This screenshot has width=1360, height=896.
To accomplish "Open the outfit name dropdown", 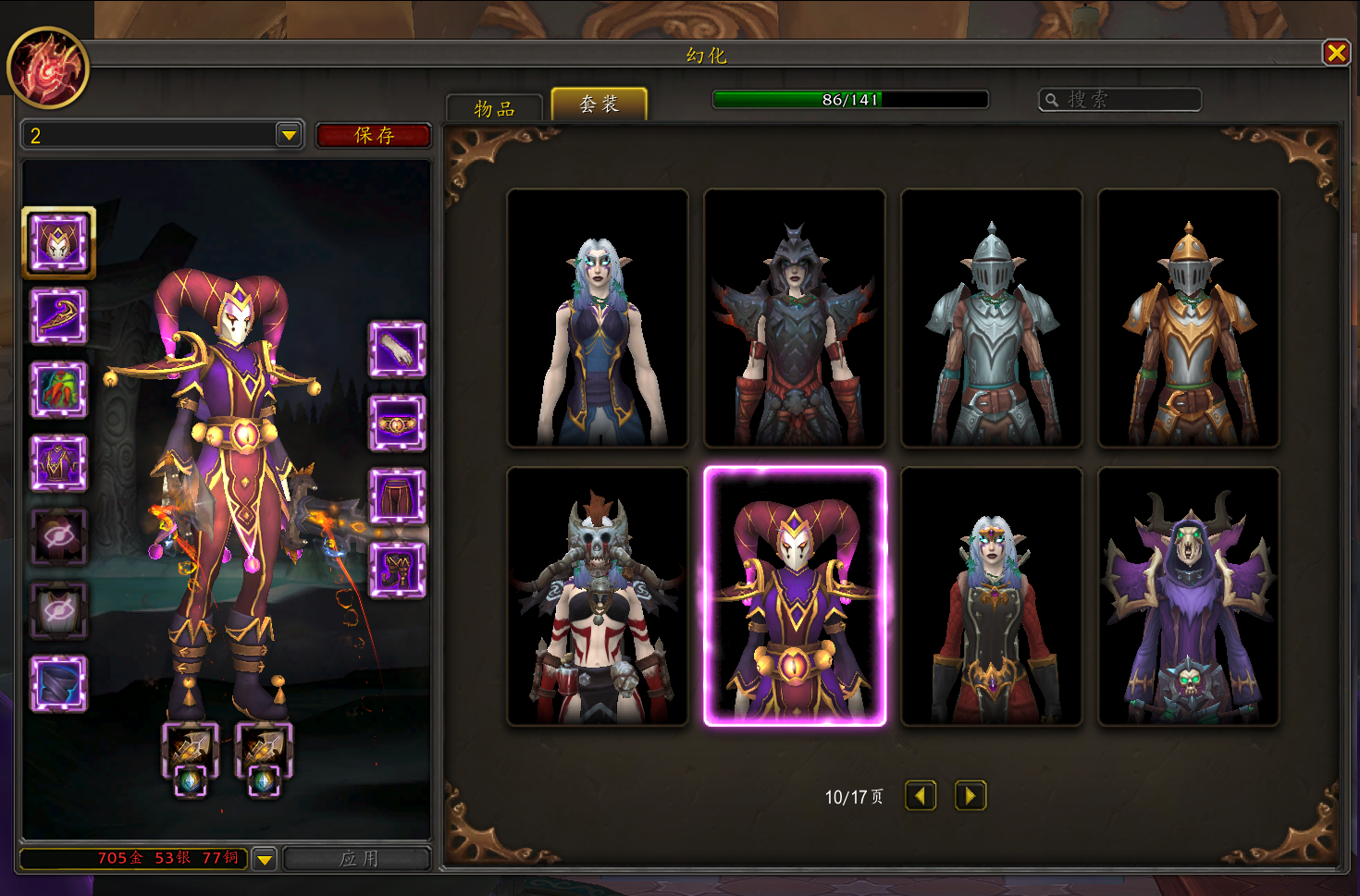I will [x=290, y=135].
